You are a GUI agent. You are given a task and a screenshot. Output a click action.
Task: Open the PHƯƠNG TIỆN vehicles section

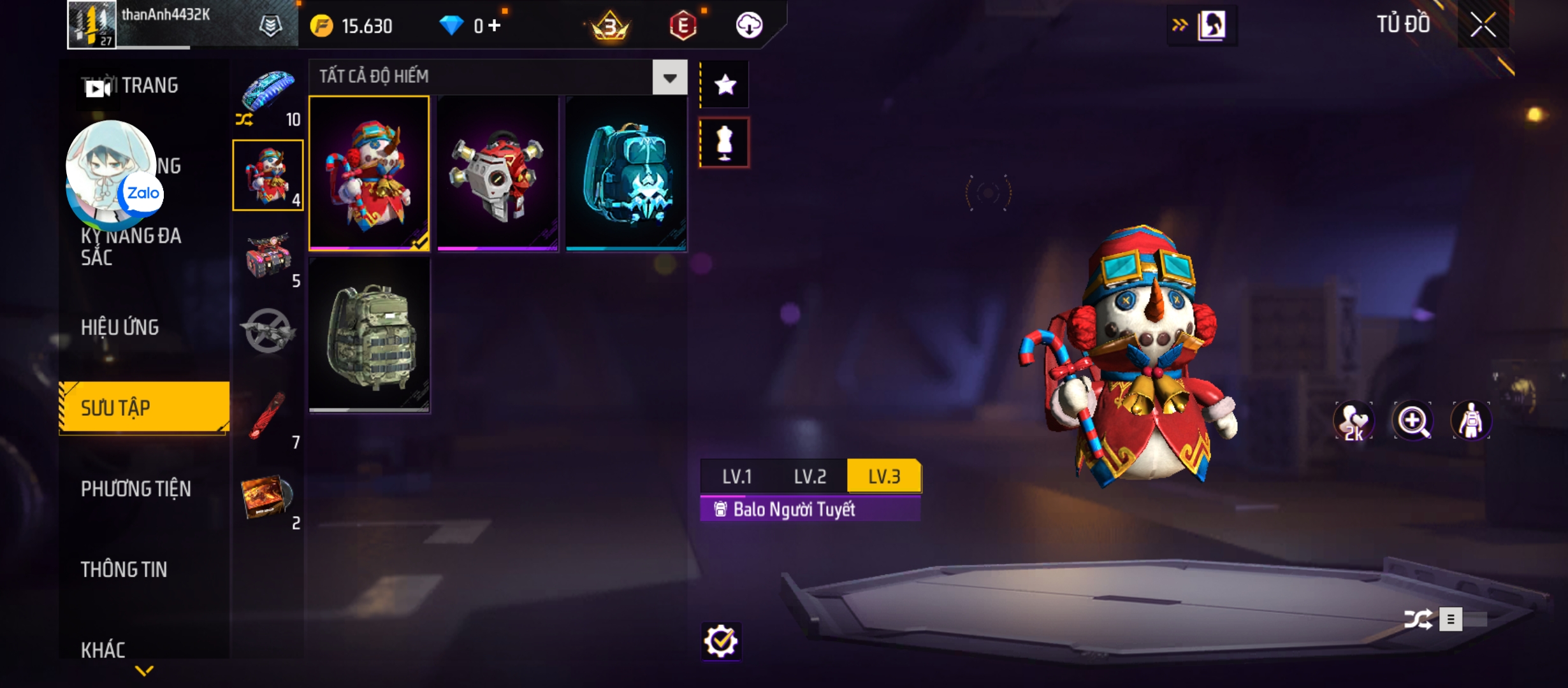[x=136, y=489]
